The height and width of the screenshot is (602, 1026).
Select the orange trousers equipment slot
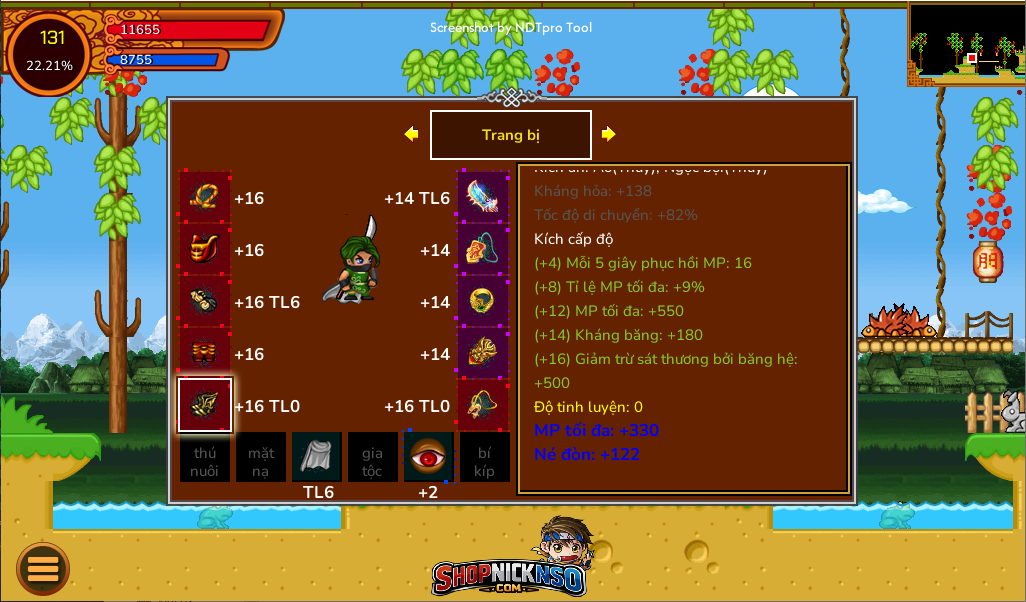click(x=205, y=353)
